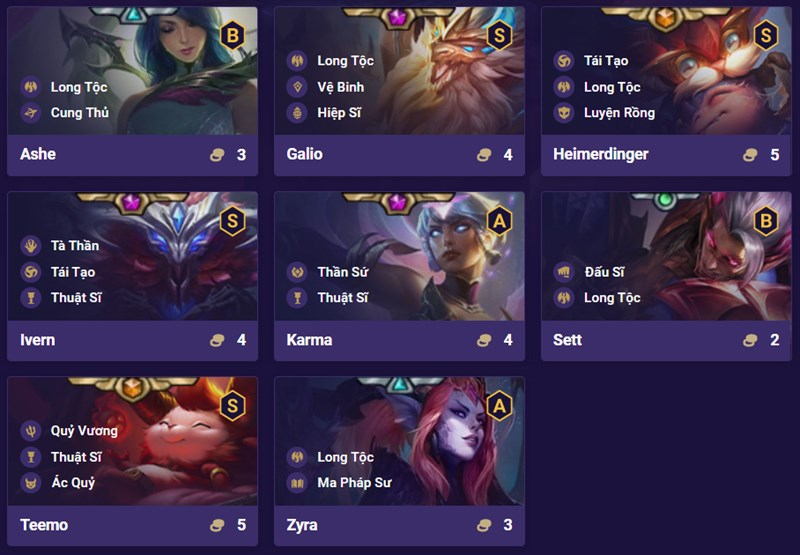Click Ashe's Cung Thủ trait label
Image resolution: width=800 pixels, height=555 pixels.
[79, 113]
